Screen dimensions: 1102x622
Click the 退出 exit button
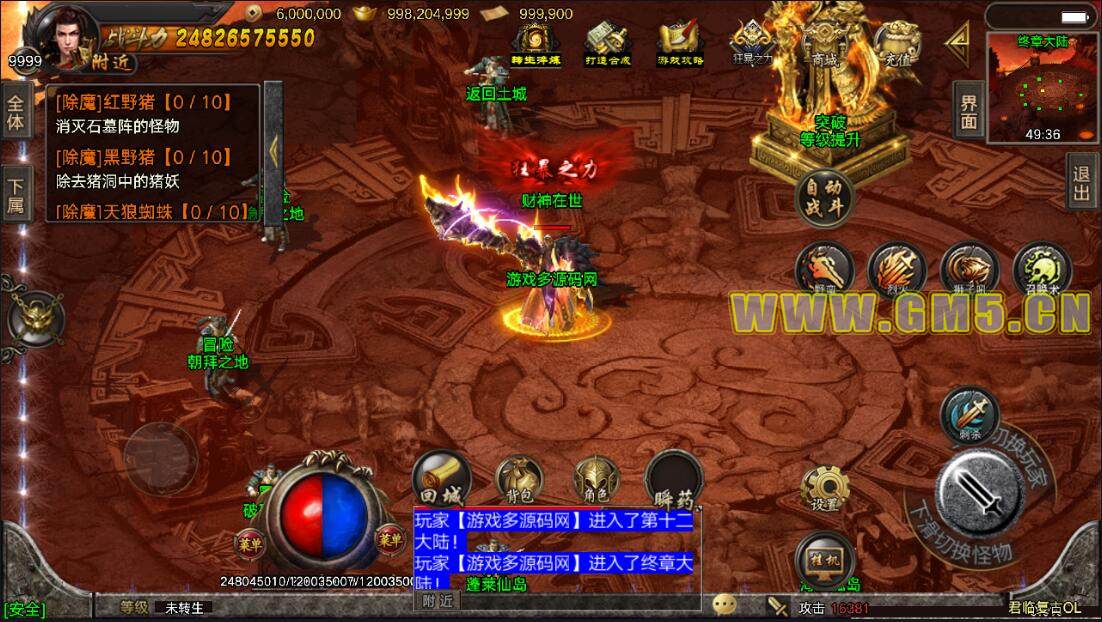point(1081,181)
